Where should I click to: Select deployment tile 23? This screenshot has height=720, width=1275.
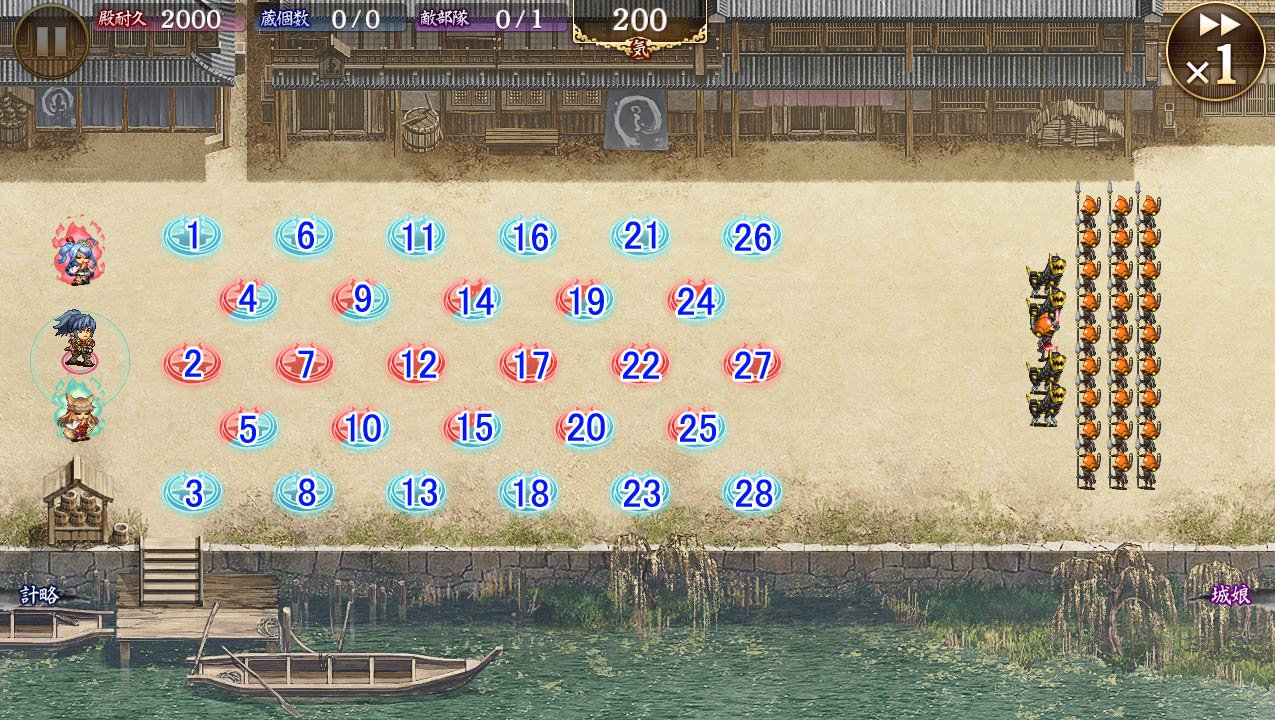pyautogui.click(x=641, y=492)
